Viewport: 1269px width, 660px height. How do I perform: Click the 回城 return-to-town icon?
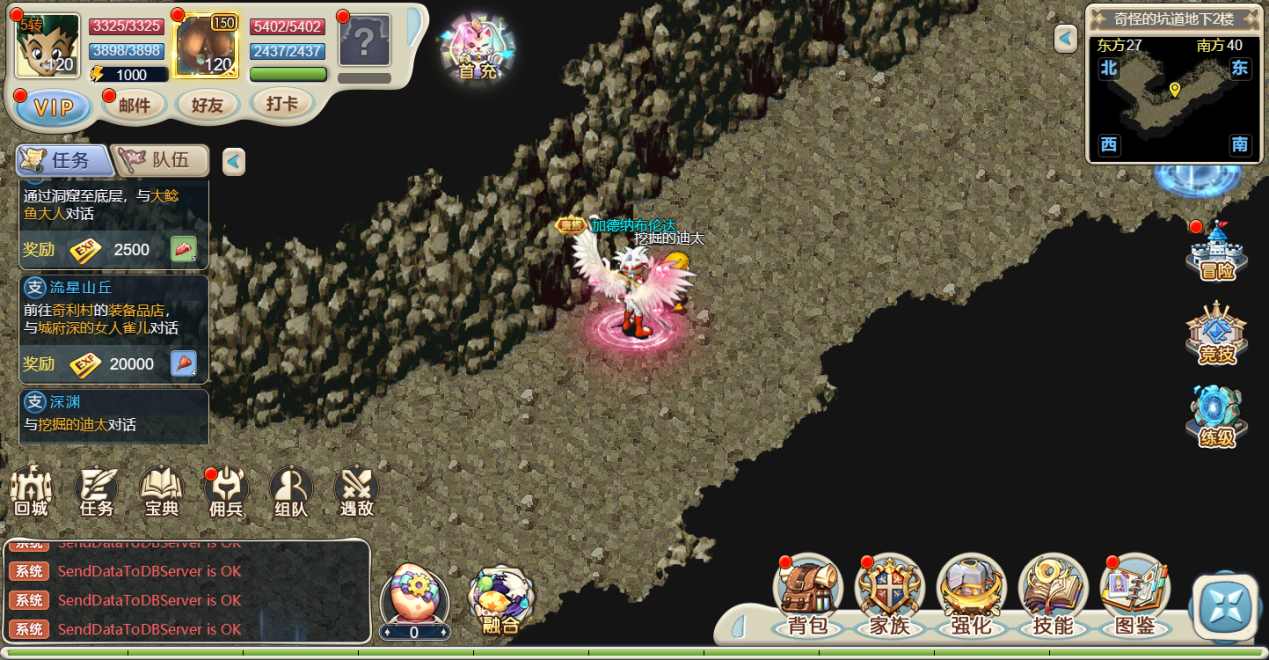31,491
